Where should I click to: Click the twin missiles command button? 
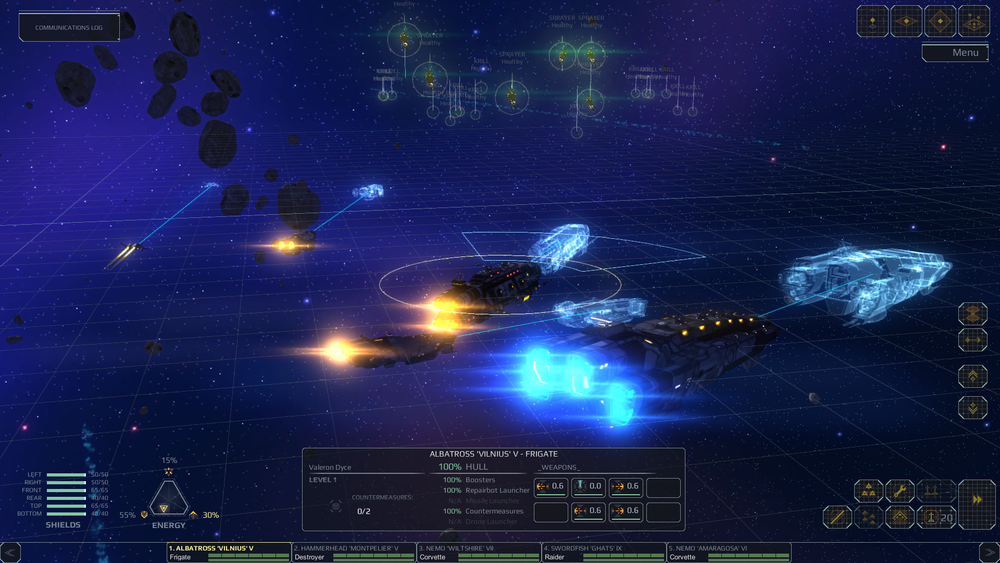pyautogui.click(x=934, y=491)
